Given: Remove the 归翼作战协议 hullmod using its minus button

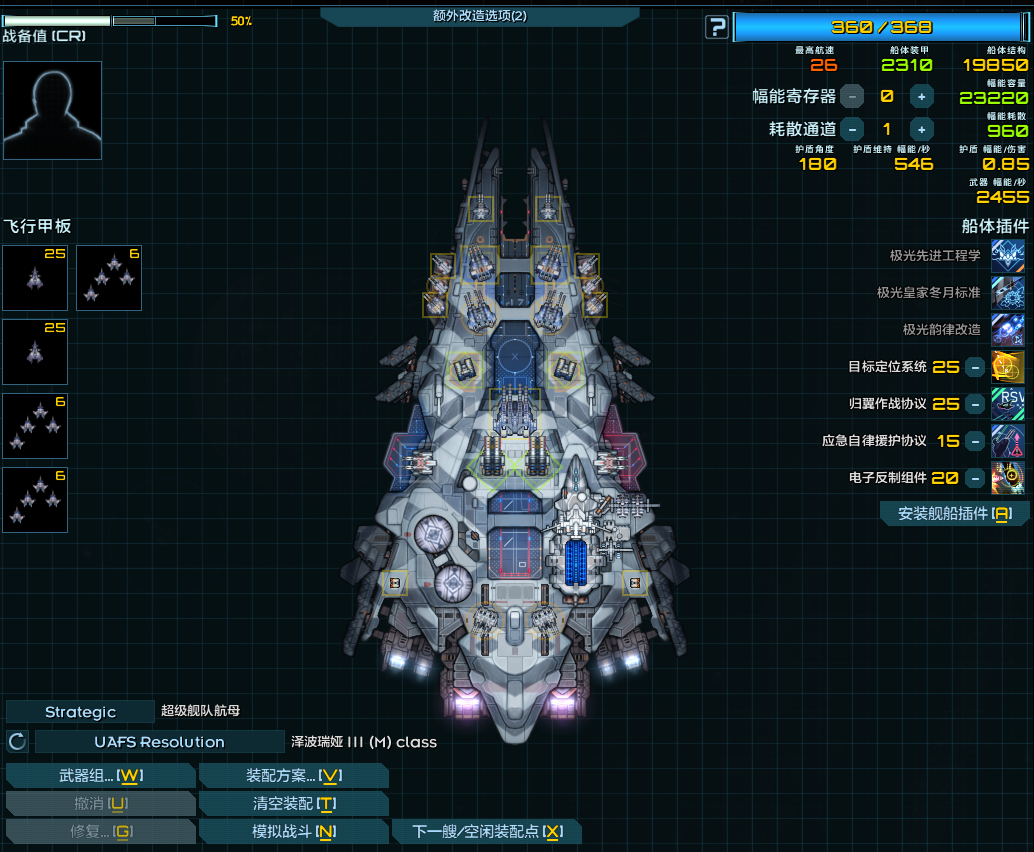Looking at the screenshot, I should (975, 404).
